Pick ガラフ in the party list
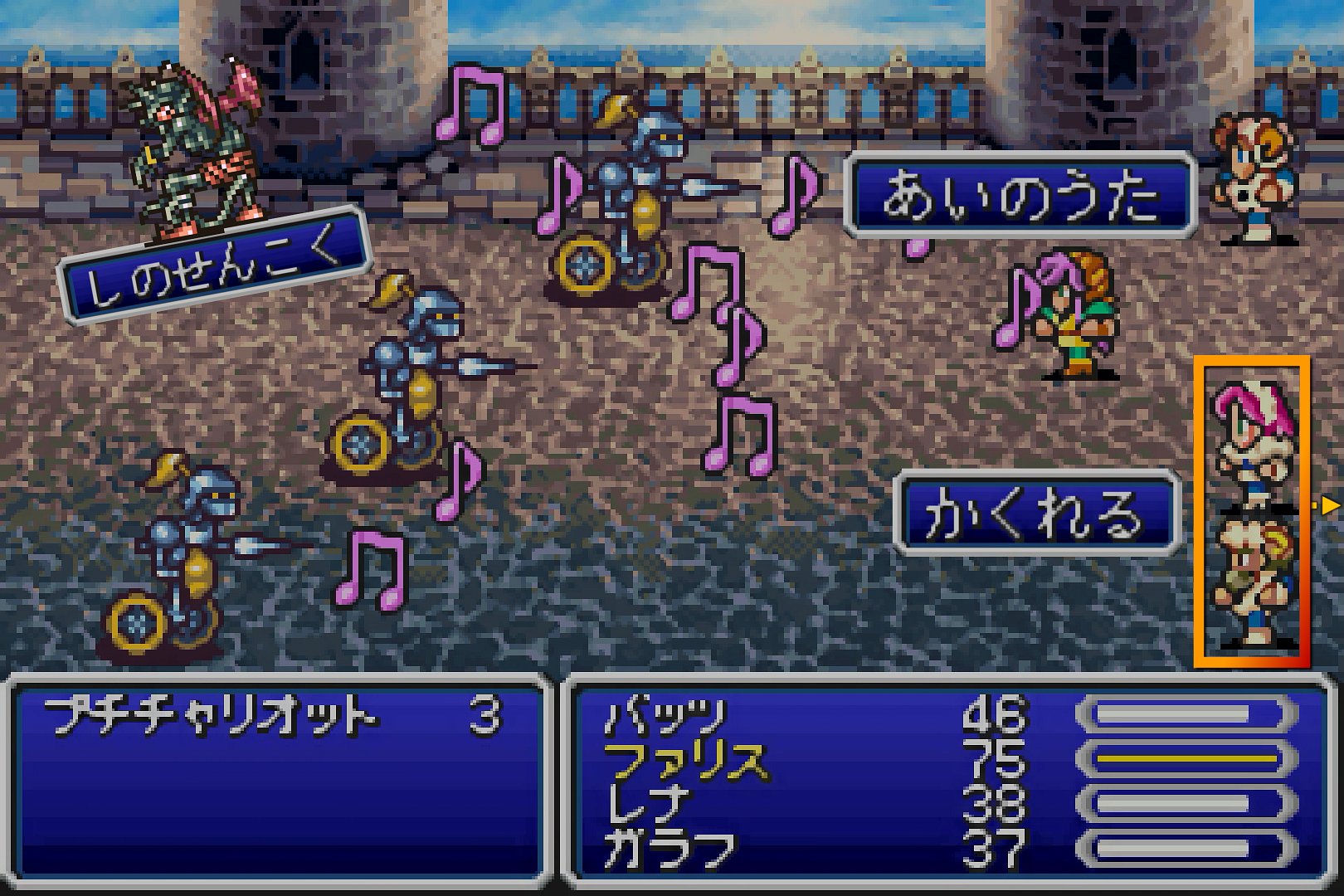Screen dimensions: 1344x896 click(x=669, y=849)
